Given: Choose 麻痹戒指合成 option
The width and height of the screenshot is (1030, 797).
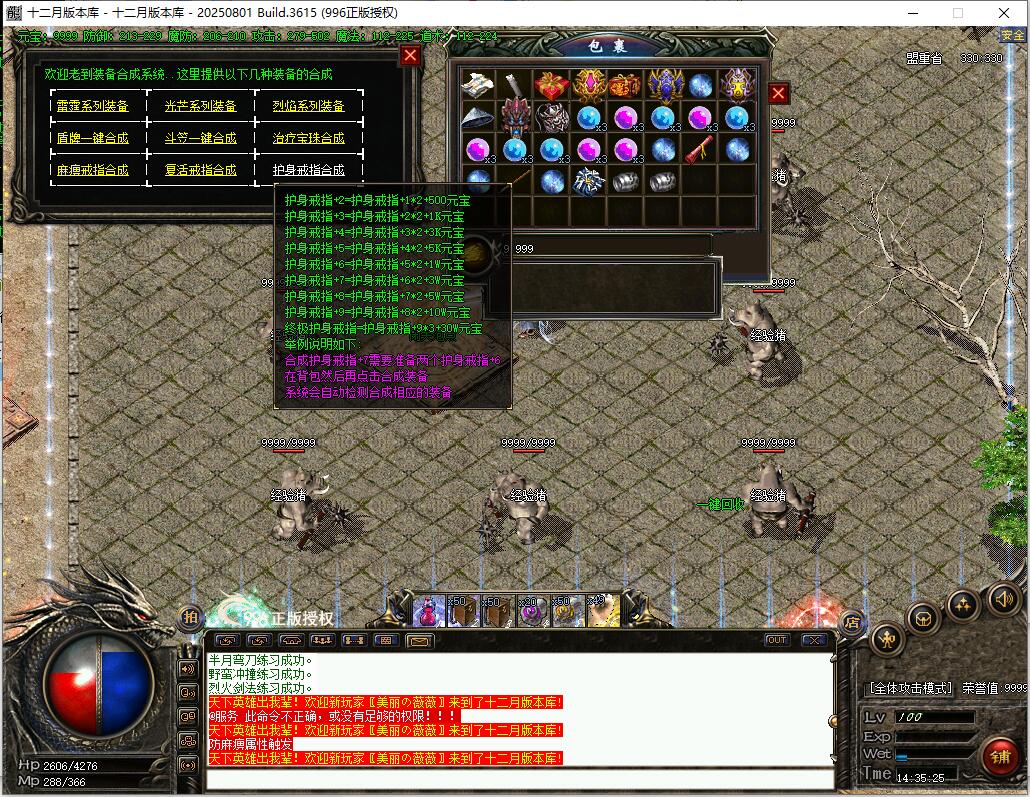Looking at the screenshot, I should [91, 170].
